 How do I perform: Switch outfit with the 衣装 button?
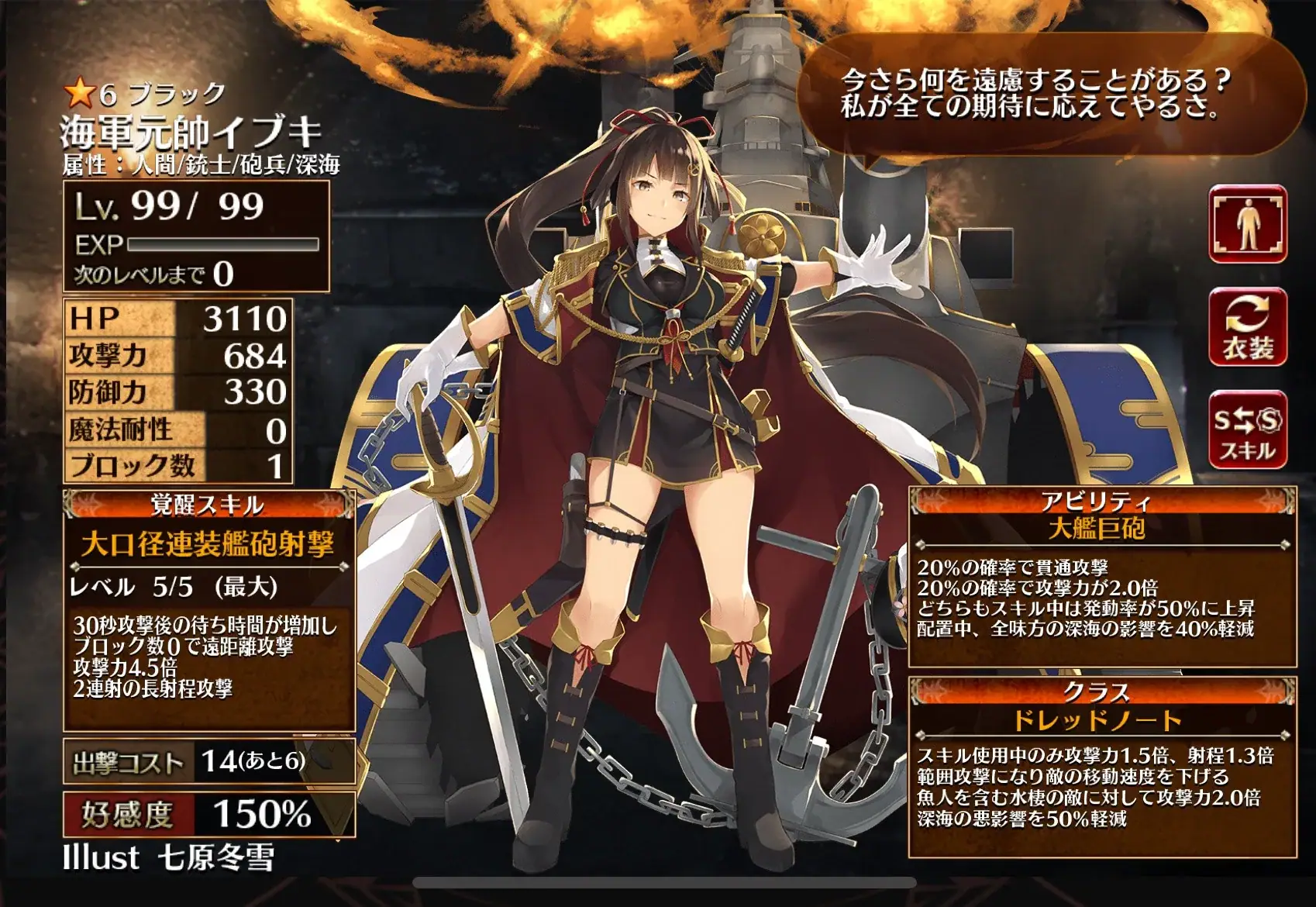pos(1247,327)
